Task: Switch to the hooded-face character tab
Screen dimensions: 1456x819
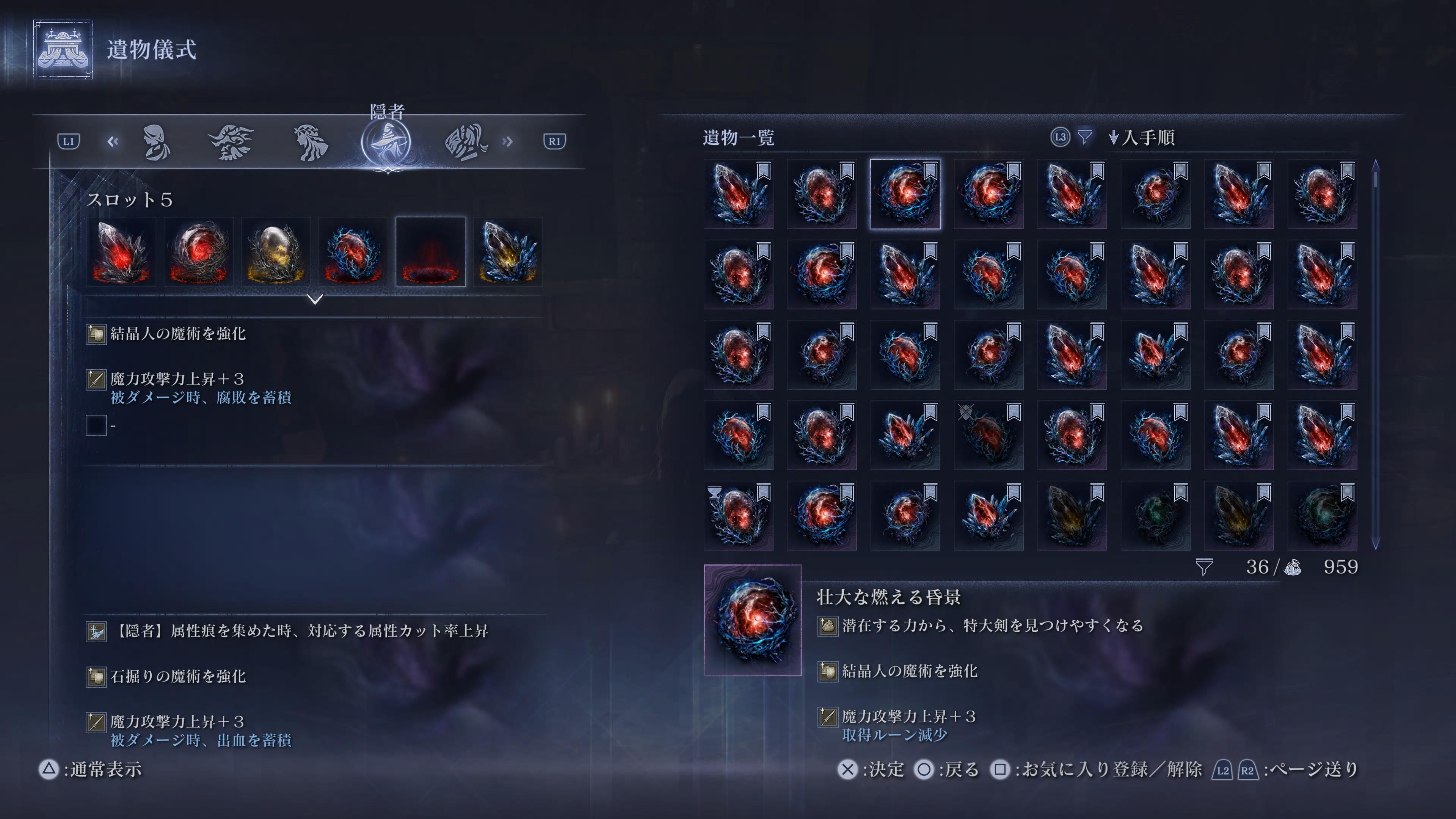Action: pos(155,142)
